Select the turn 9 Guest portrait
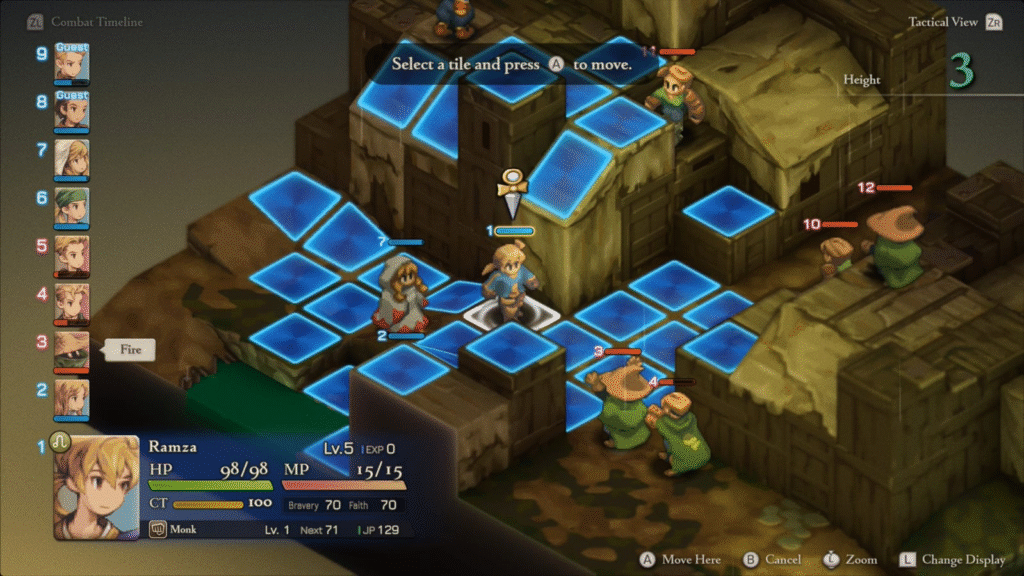 72,64
